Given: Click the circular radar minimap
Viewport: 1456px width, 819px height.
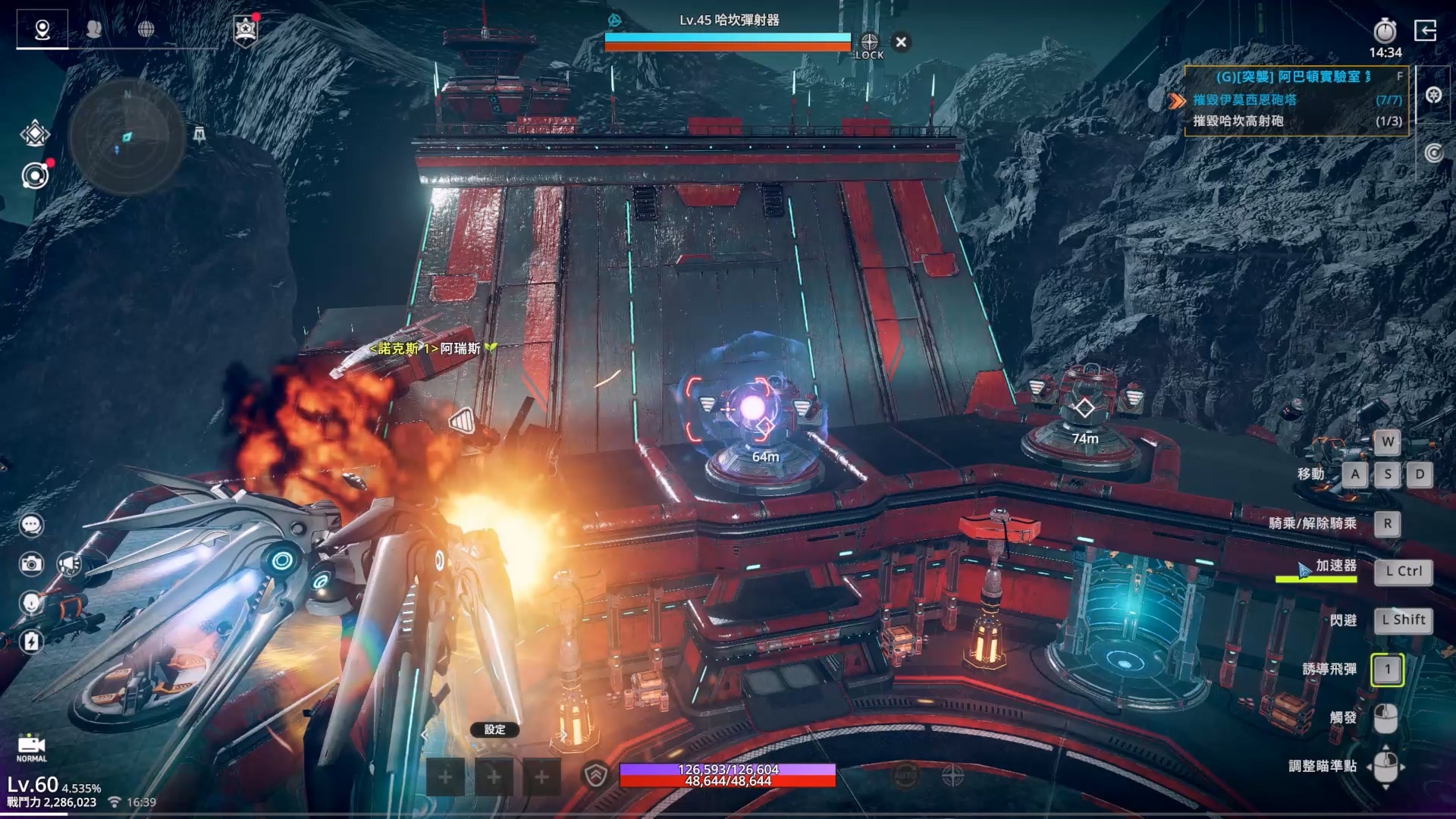Looking at the screenshot, I should click(126, 137).
